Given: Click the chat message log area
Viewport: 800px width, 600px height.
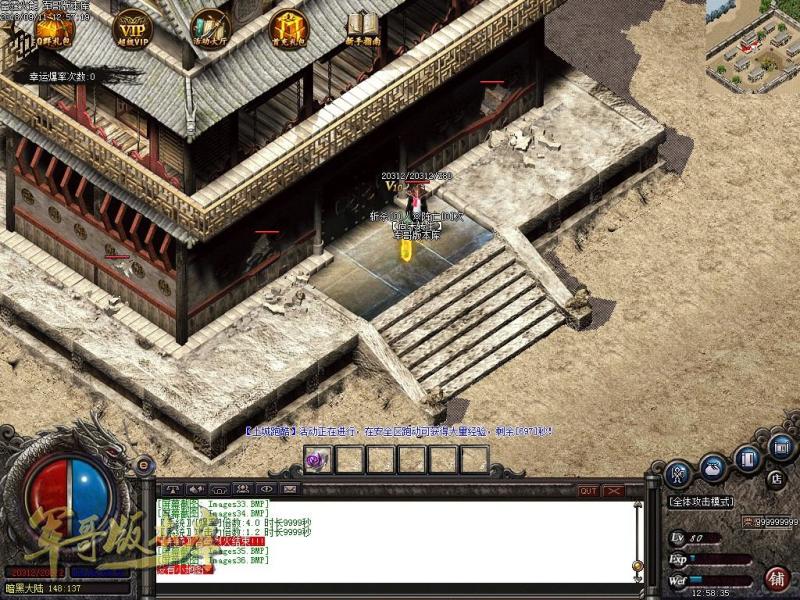Looking at the screenshot, I should click(x=400, y=540).
